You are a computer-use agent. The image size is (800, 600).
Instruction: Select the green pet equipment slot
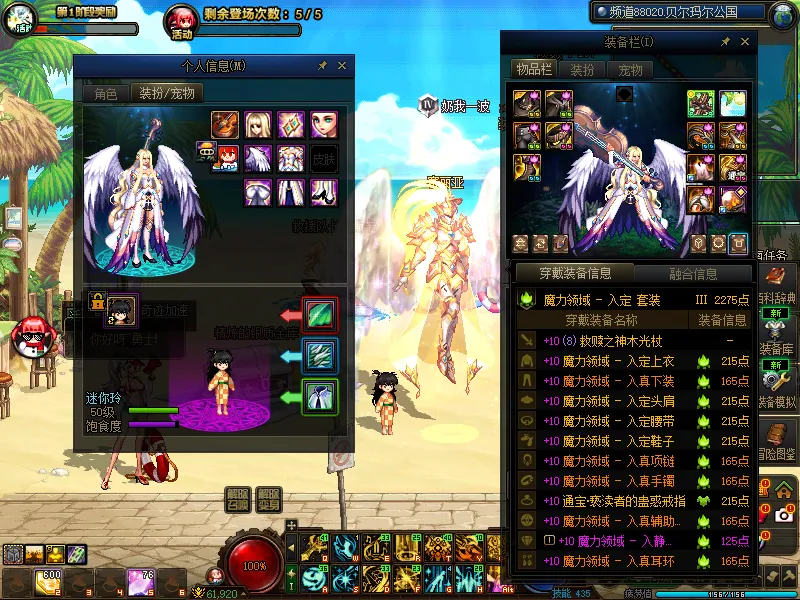(320, 395)
